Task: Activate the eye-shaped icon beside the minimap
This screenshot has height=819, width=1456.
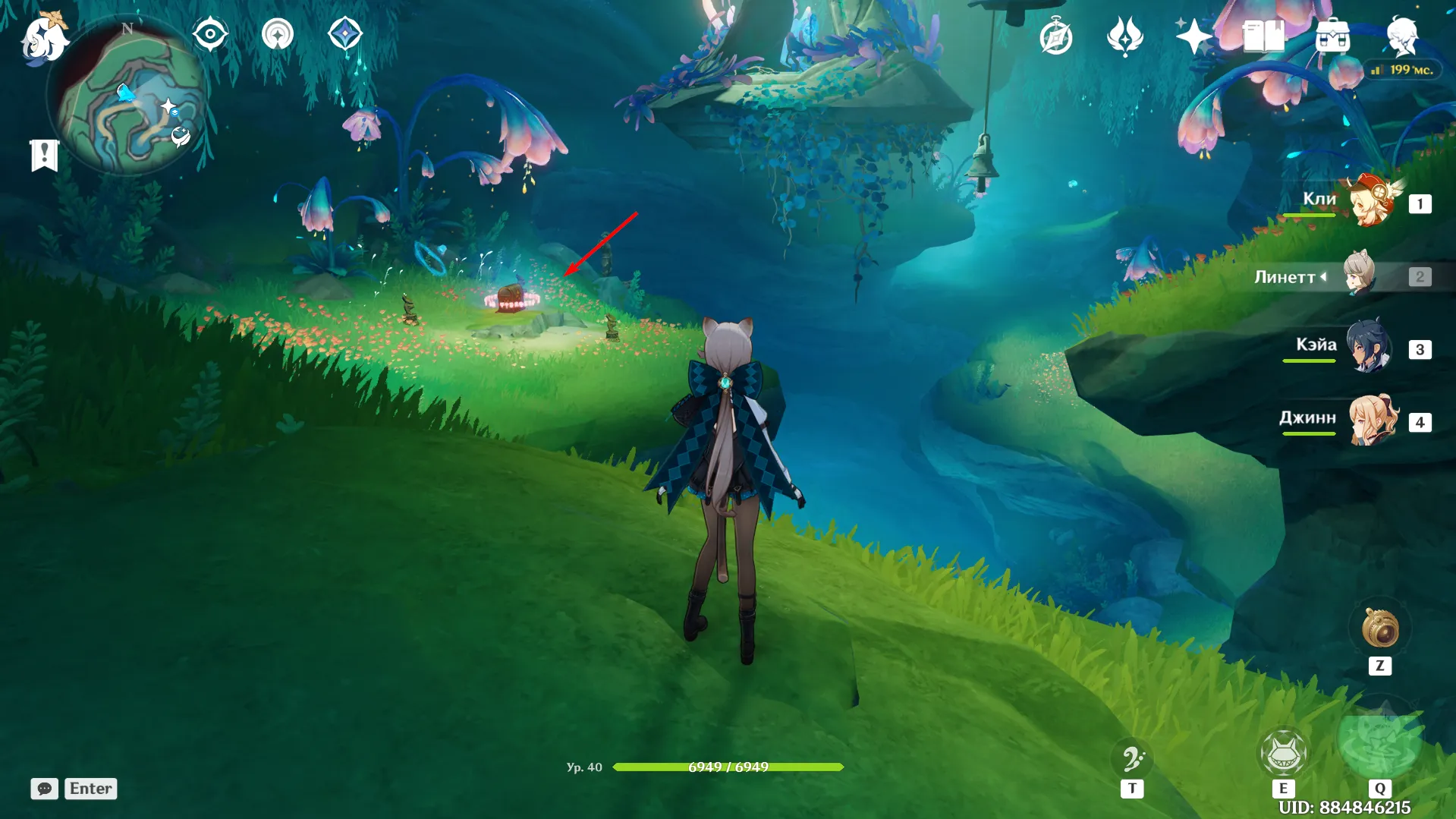Action: [210, 35]
